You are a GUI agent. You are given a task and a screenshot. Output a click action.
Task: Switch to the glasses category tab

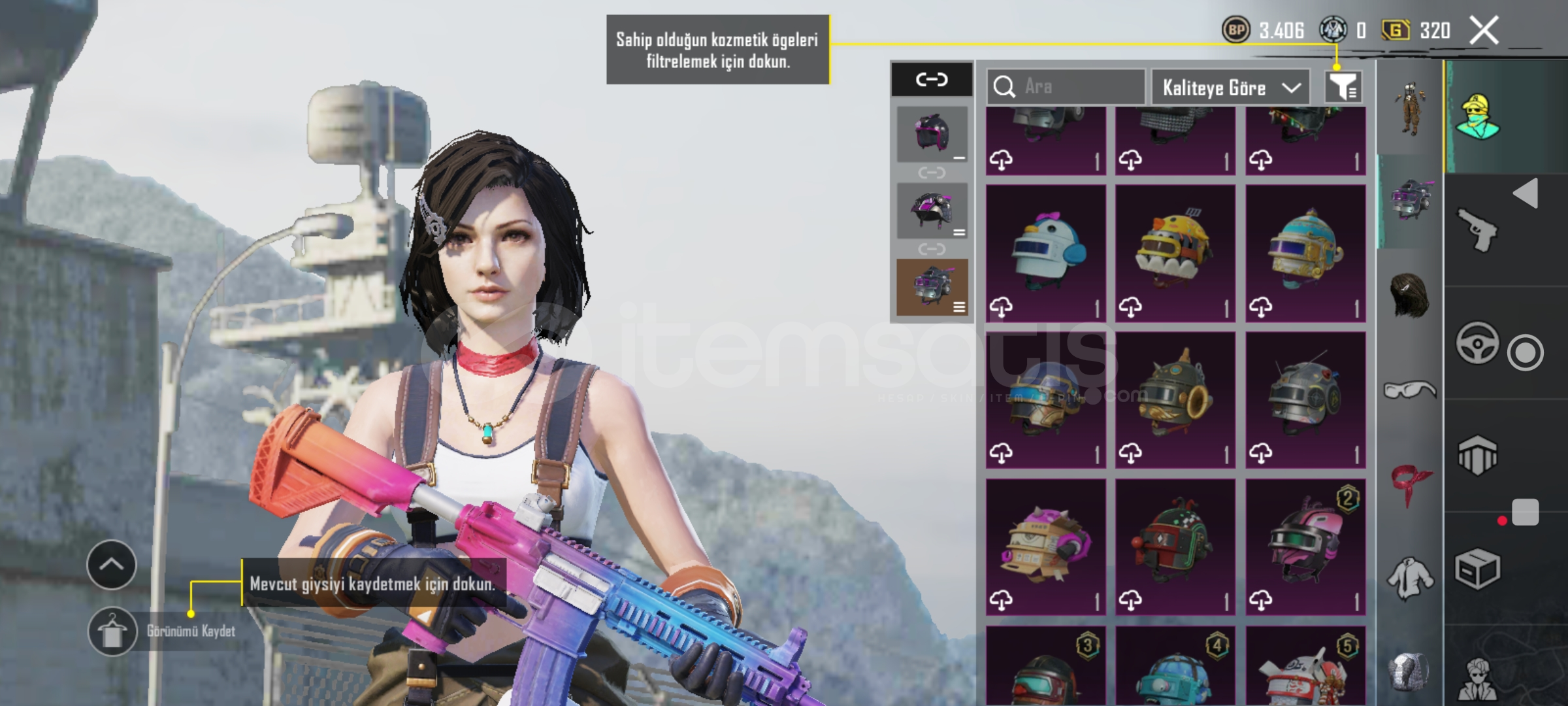1410,391
